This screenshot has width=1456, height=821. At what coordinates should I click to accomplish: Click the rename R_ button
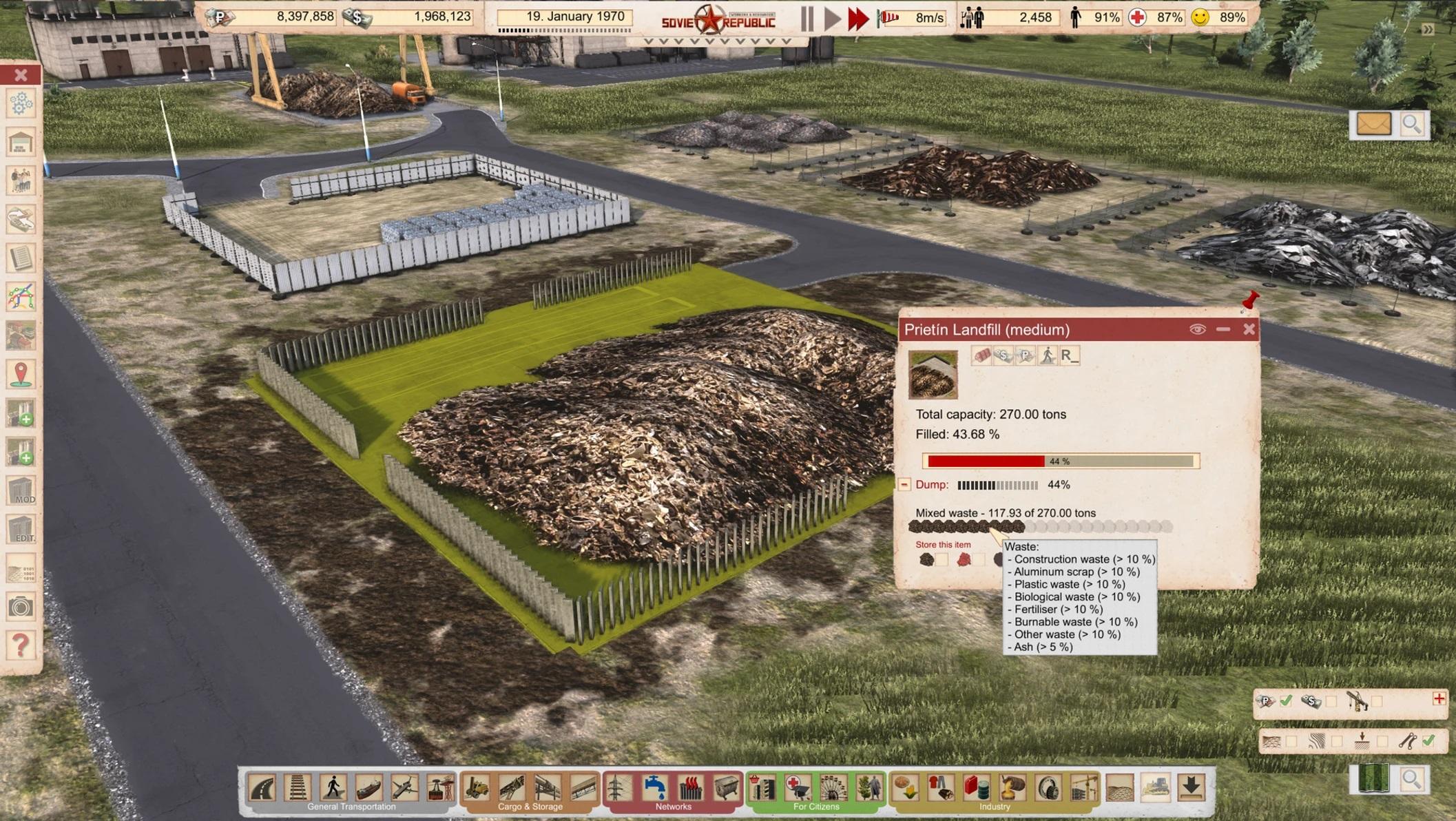click(x=1069, y=355)
